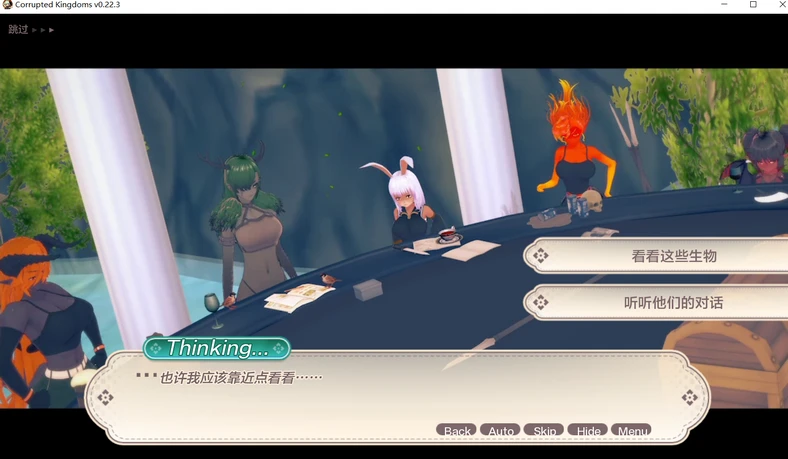788x459 pixels.
Task: Click the Back button
Action: click(457, 431)
